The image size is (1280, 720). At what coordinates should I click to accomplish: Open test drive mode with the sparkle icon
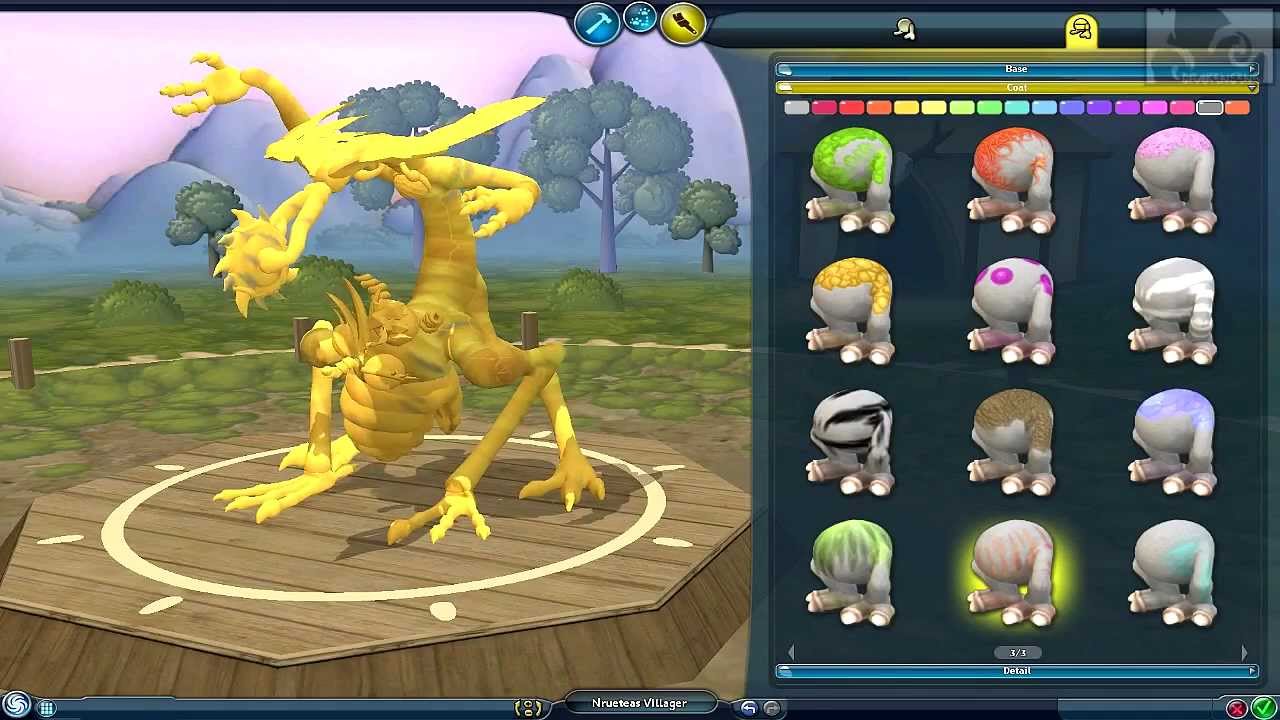[x=640, y=17]
